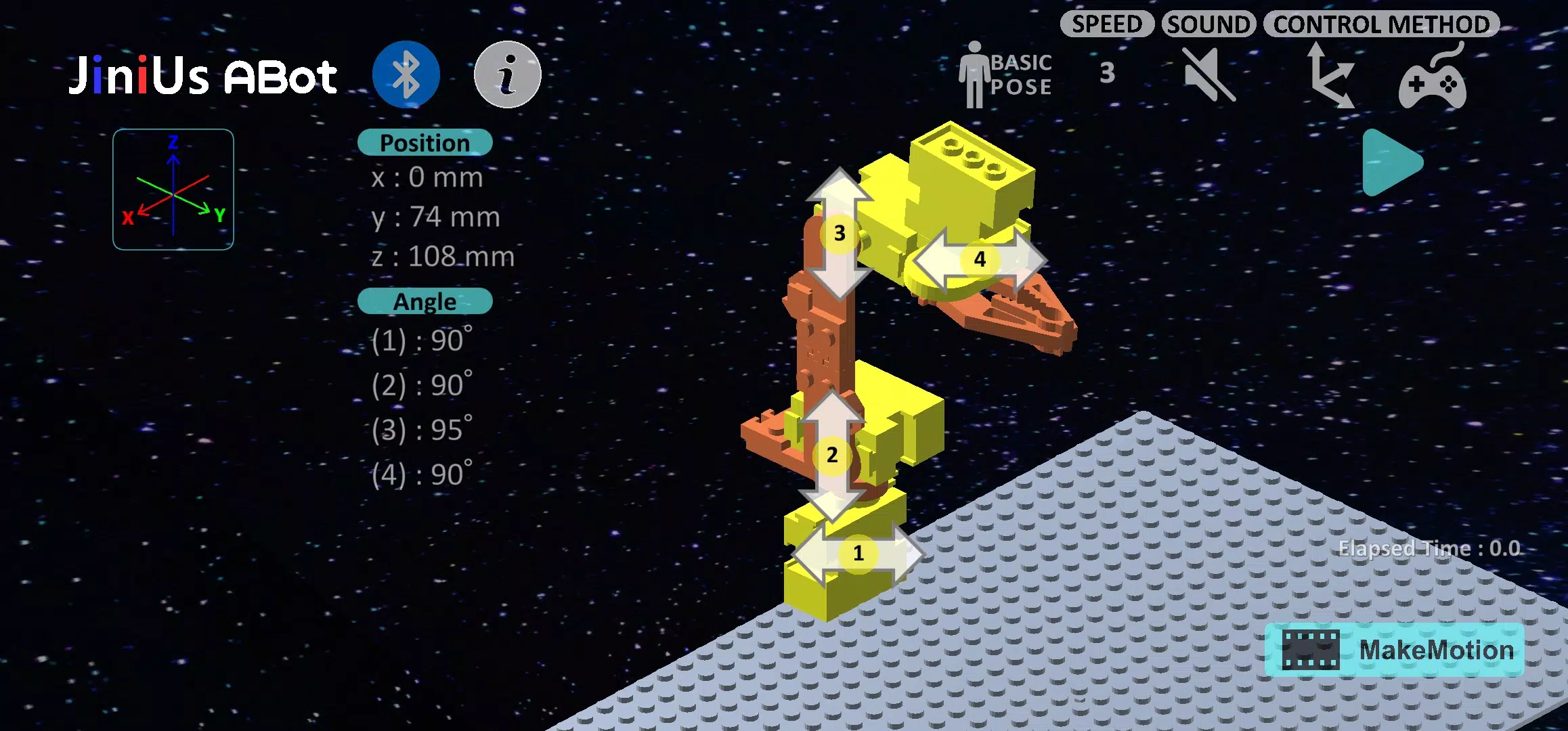
Task: Select joint 3 vertical arrow control
Action: 840,234
